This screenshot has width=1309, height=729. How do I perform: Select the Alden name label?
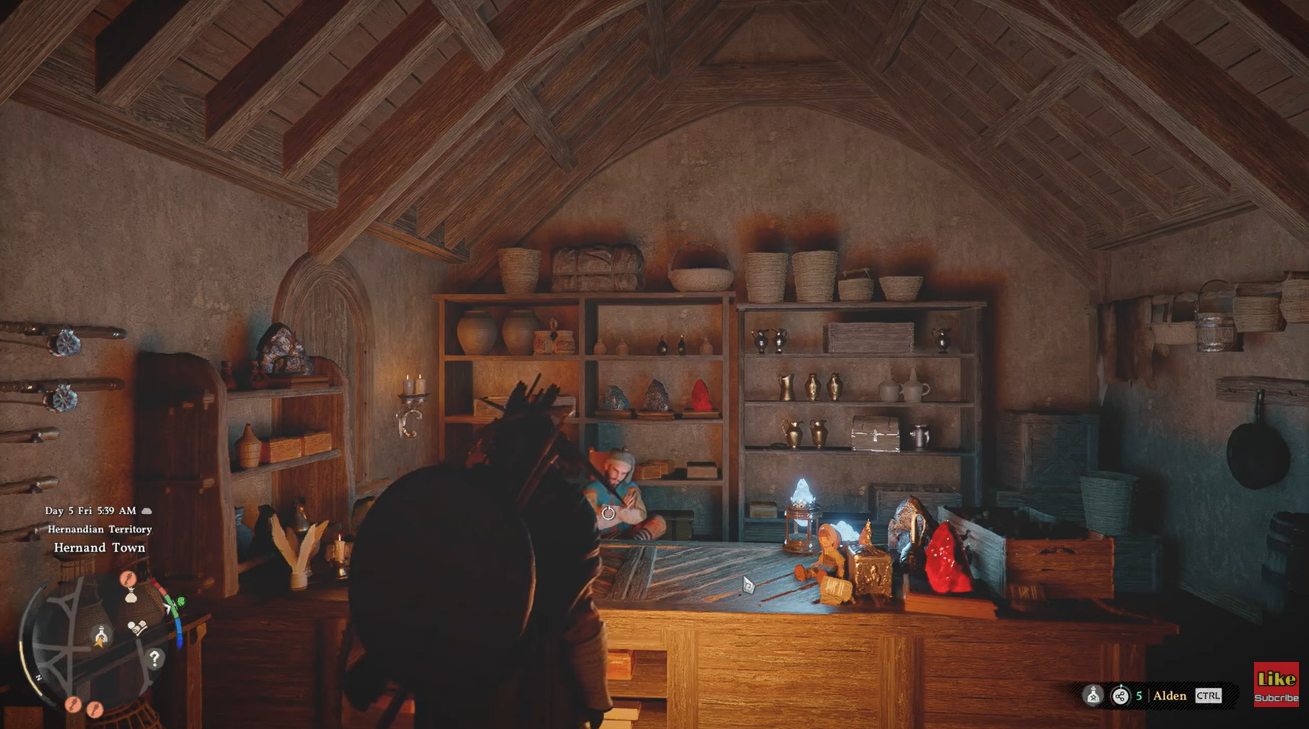pos(1170,696)
